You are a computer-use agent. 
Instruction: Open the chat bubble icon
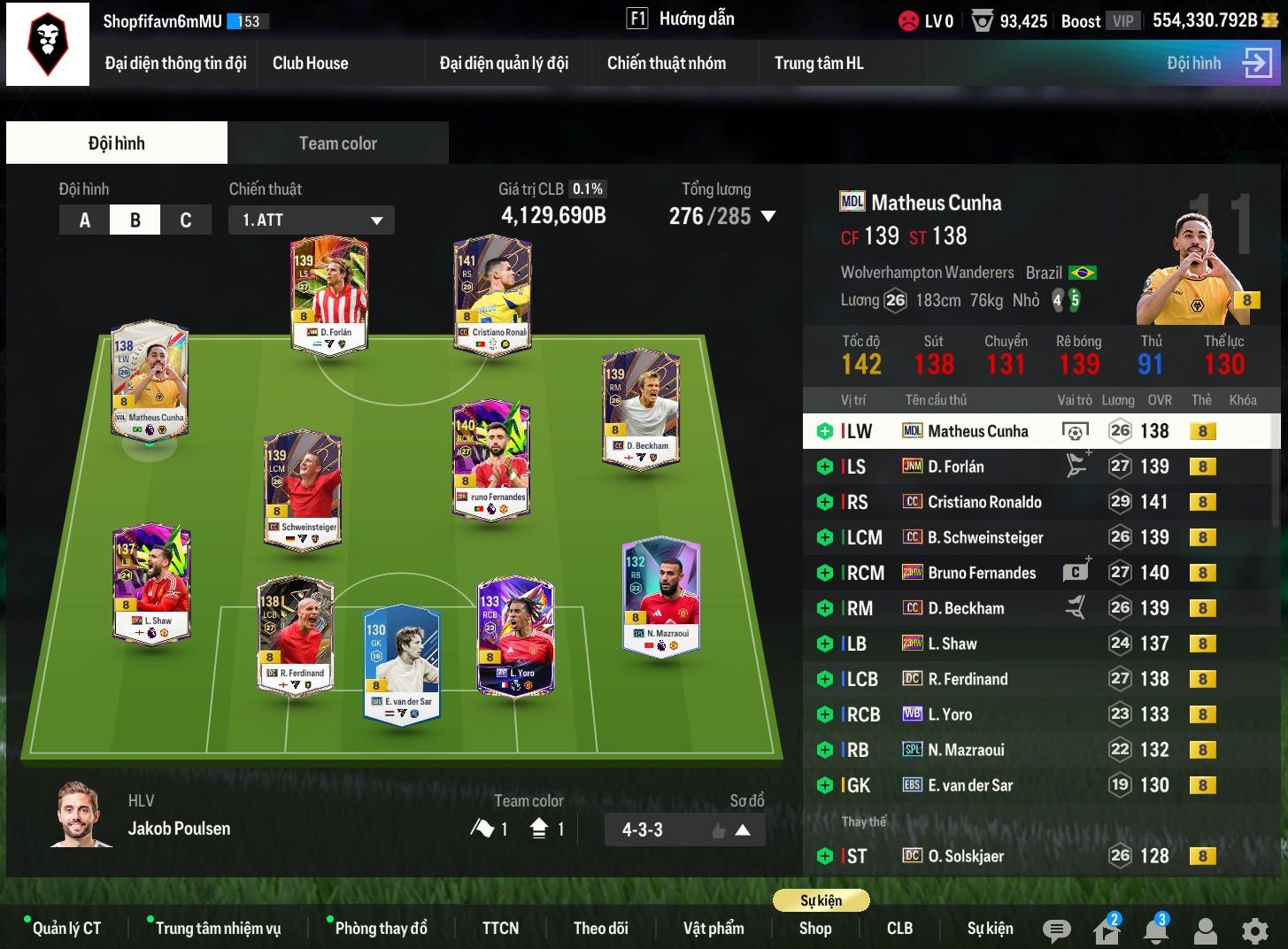click(x=1056, y=930)
